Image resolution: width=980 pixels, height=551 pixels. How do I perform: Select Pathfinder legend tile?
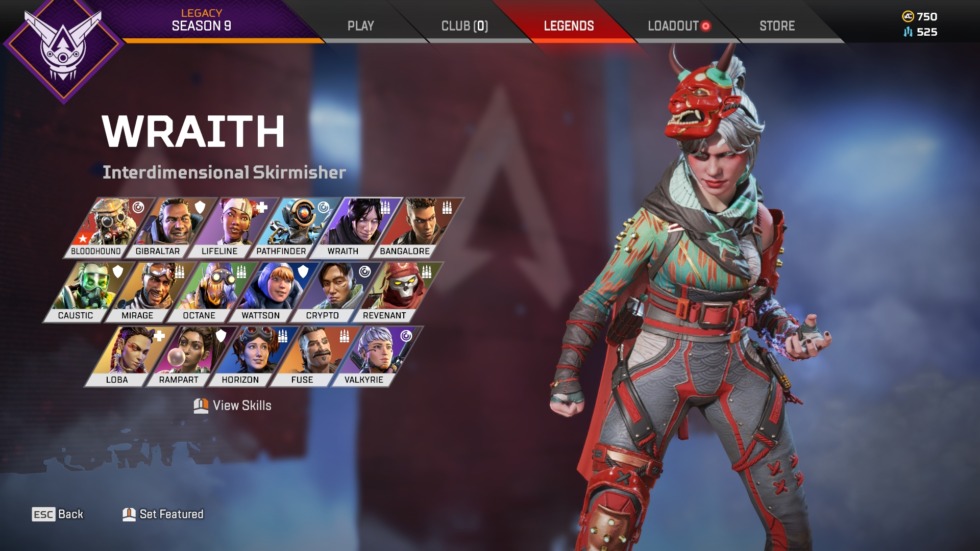[281, 227]
